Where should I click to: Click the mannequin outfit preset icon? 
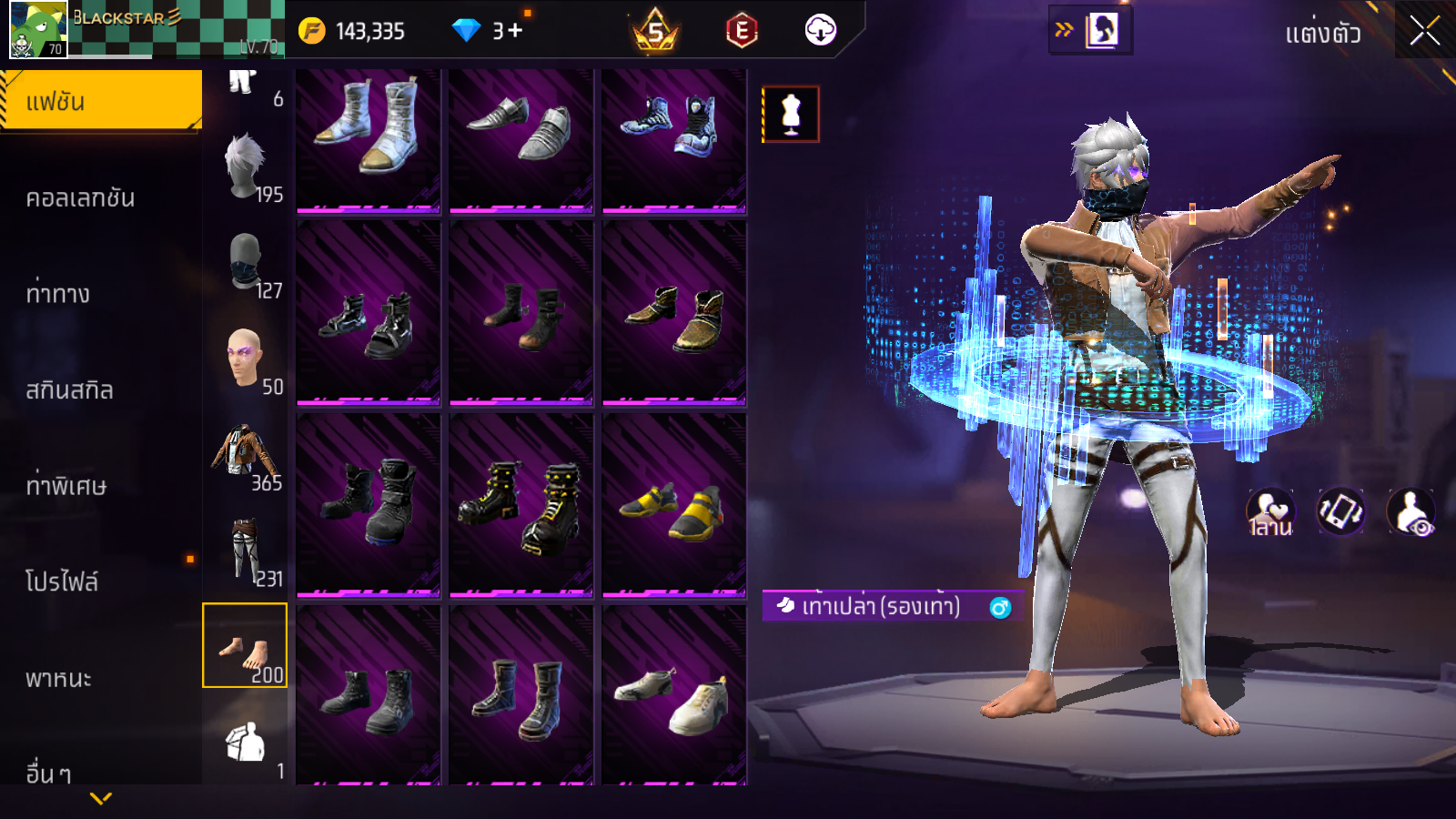(x=790, y=115)
